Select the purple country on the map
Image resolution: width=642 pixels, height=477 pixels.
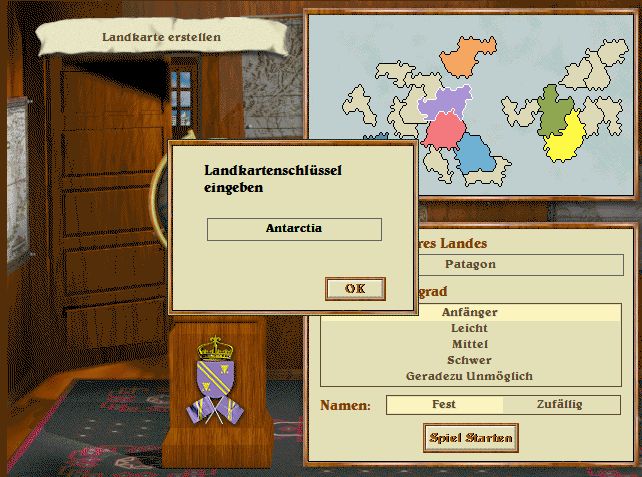click(x=444, y=101)
